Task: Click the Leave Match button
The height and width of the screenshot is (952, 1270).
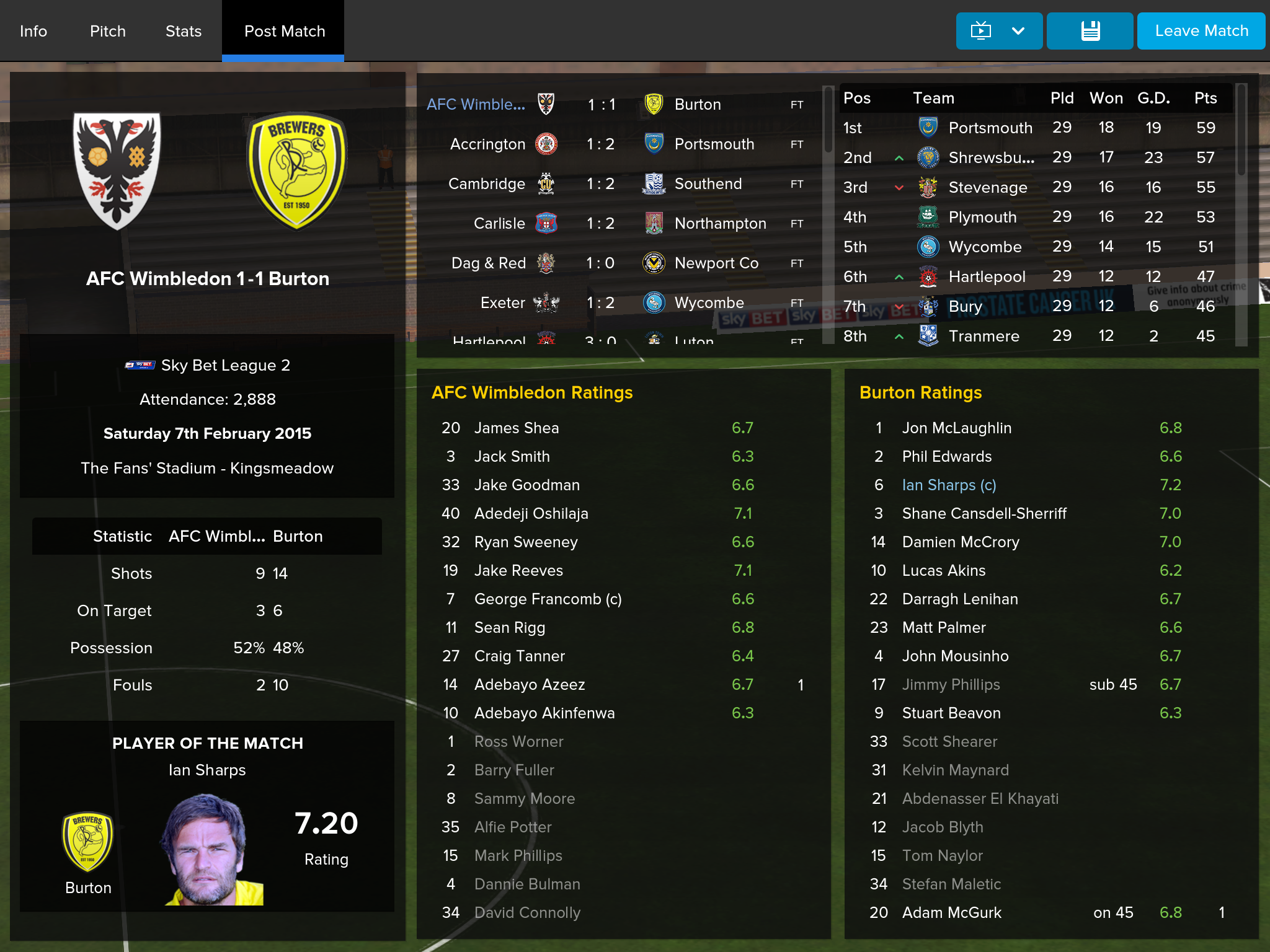Action: [x=1201, y=31]
